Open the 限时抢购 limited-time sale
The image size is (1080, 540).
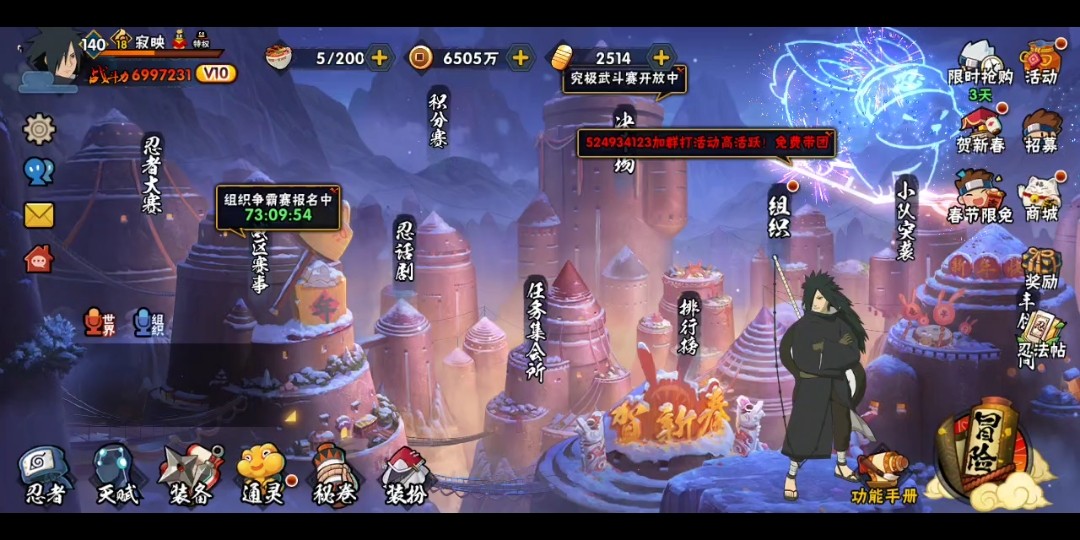[x=980, y=63]
